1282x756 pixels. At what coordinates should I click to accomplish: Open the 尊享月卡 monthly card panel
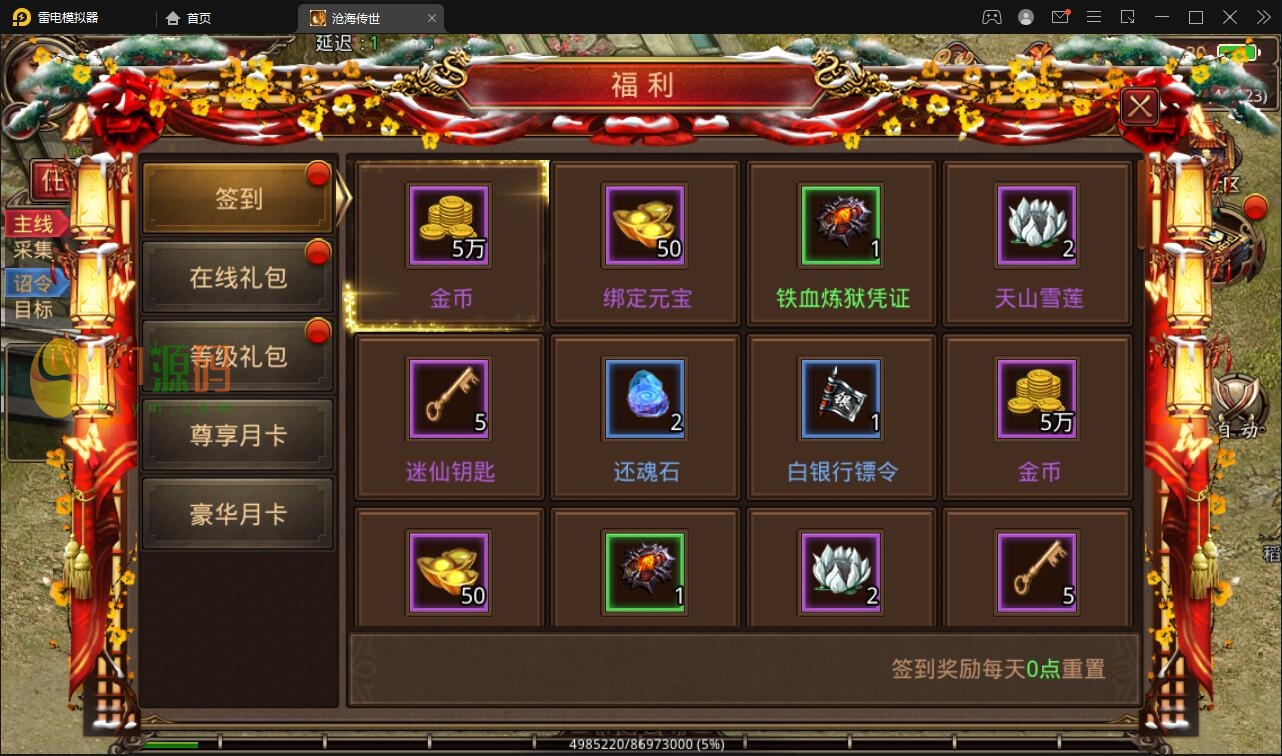pyautogui.click(x=237, y=432)
